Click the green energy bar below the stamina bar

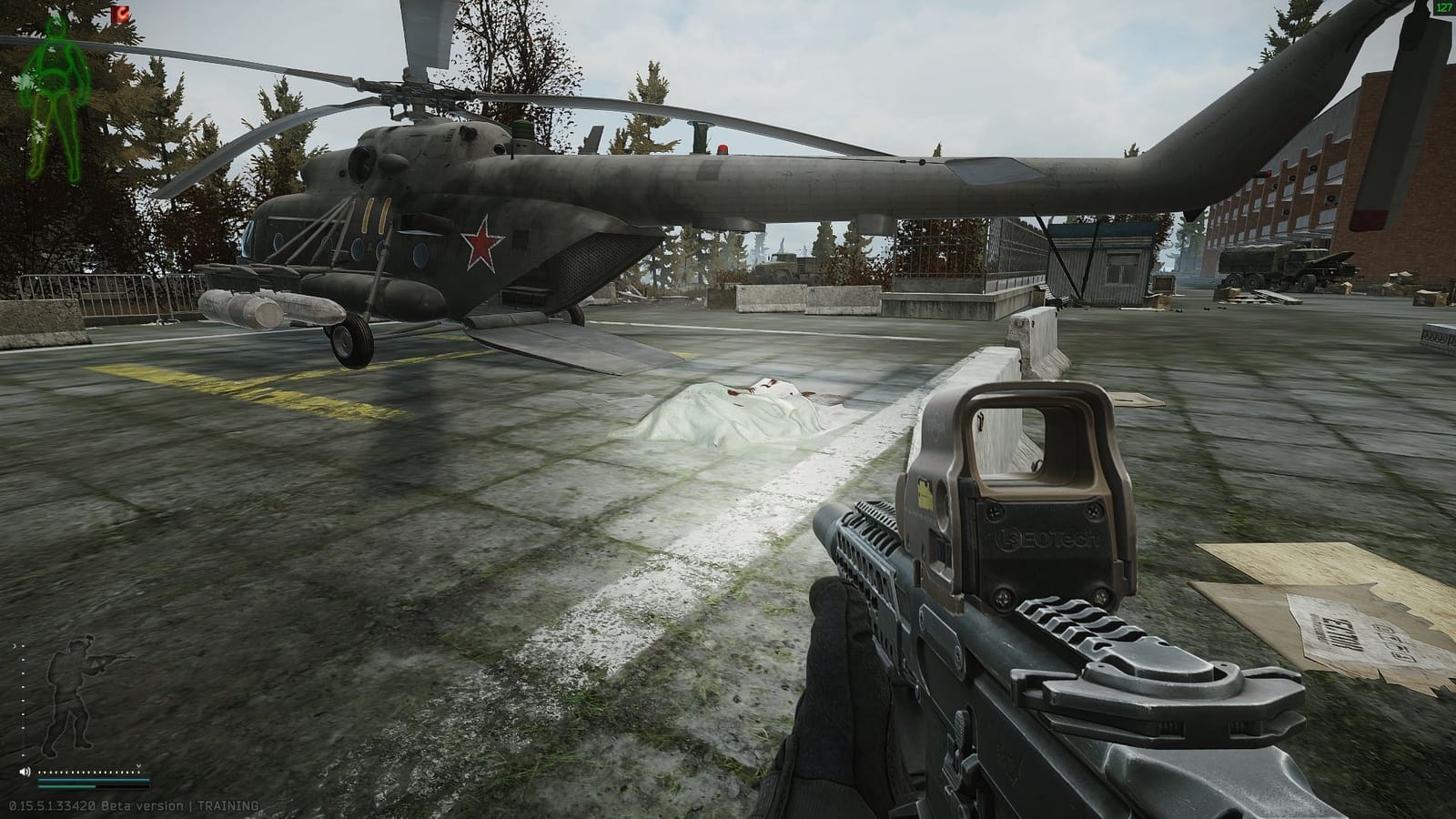pyautogui.click(x=66, y=787)
